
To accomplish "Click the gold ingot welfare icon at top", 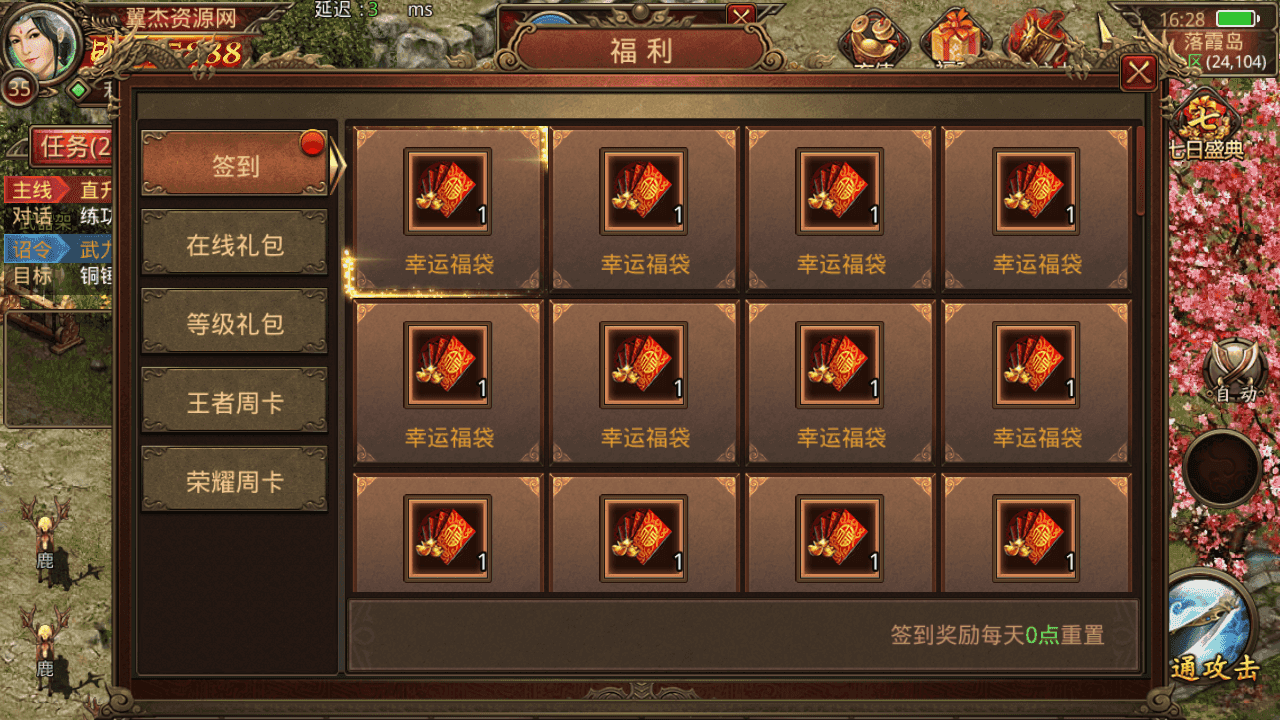I will 875,38.
